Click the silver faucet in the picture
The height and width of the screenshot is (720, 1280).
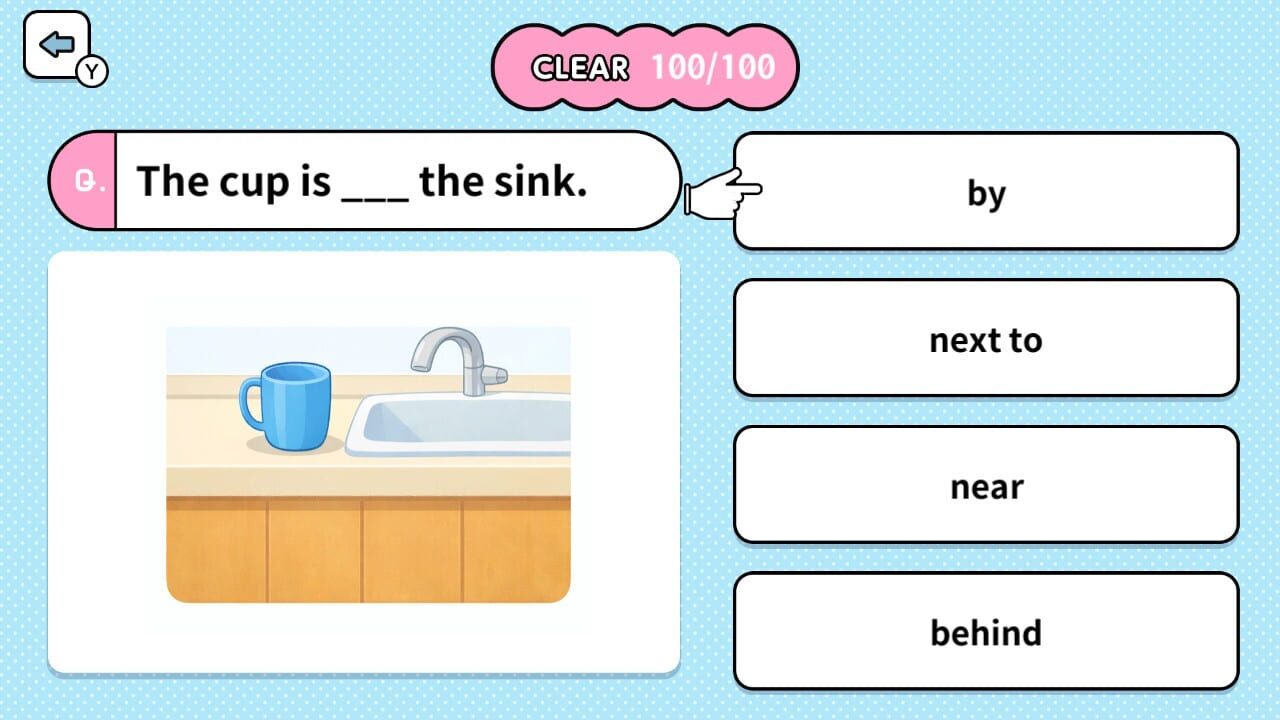tap(455, 358)
